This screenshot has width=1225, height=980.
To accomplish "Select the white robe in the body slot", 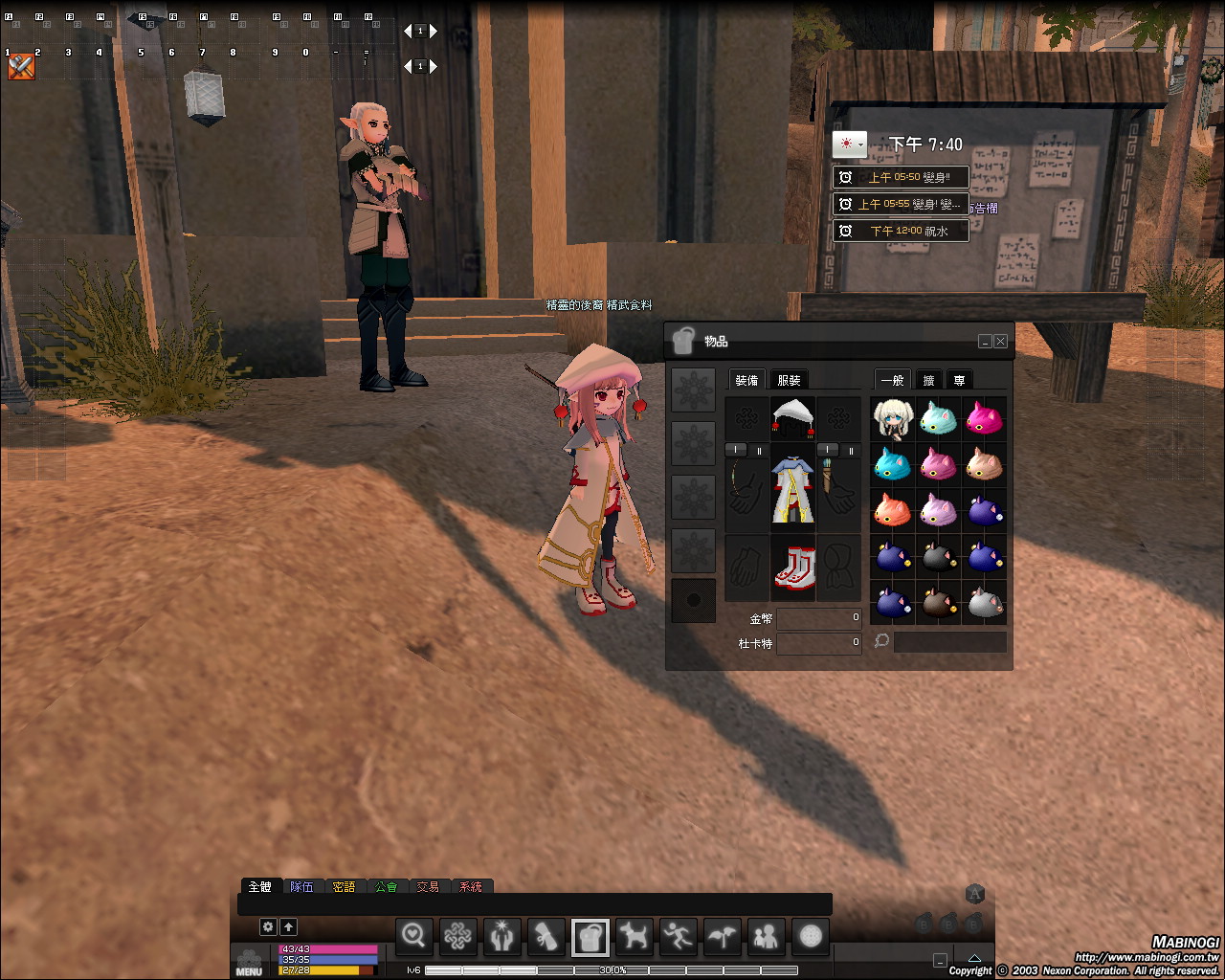I will [793, 488].
